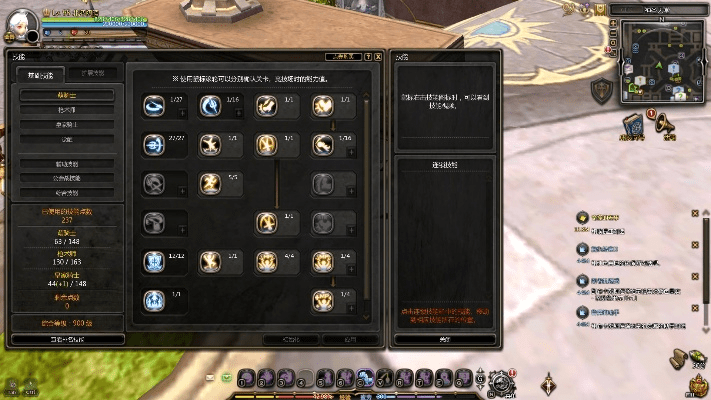Open the blue book icon under the minimap
Screen dimensions: 711x400
click(633, 125)
